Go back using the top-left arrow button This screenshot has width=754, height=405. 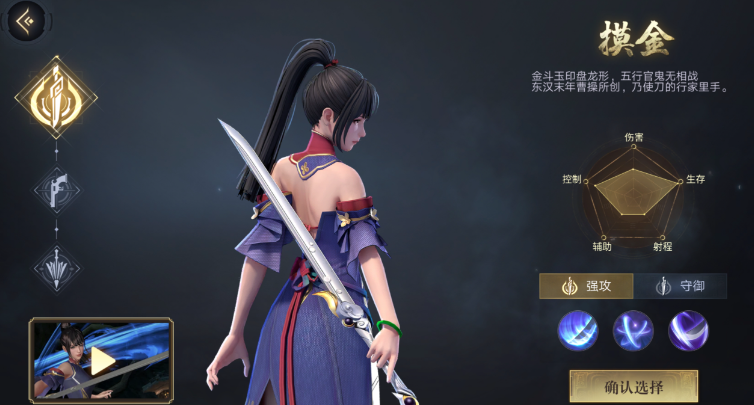[25, 20]
